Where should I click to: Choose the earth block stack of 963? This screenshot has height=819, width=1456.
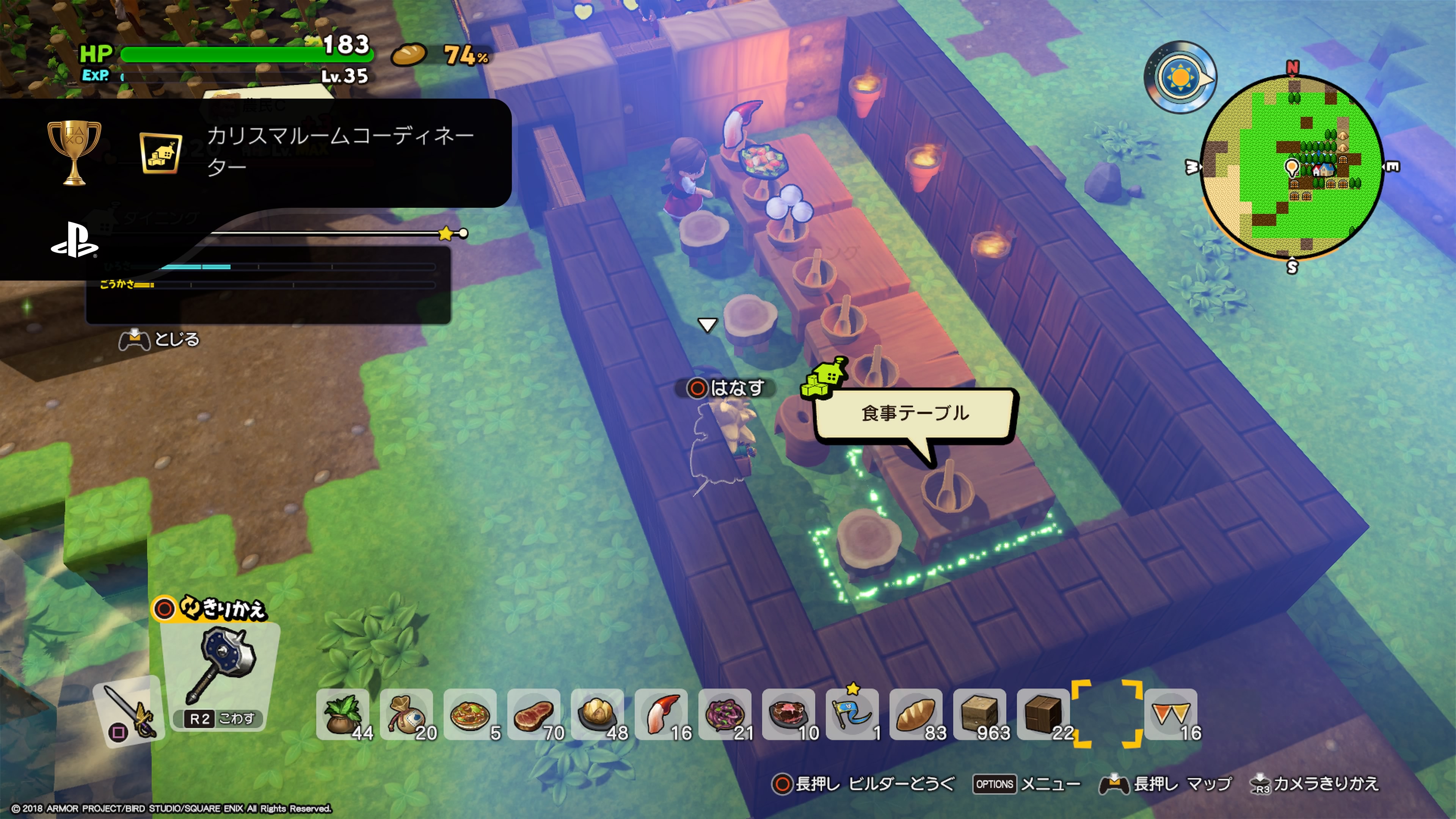[x=980, y=715]
